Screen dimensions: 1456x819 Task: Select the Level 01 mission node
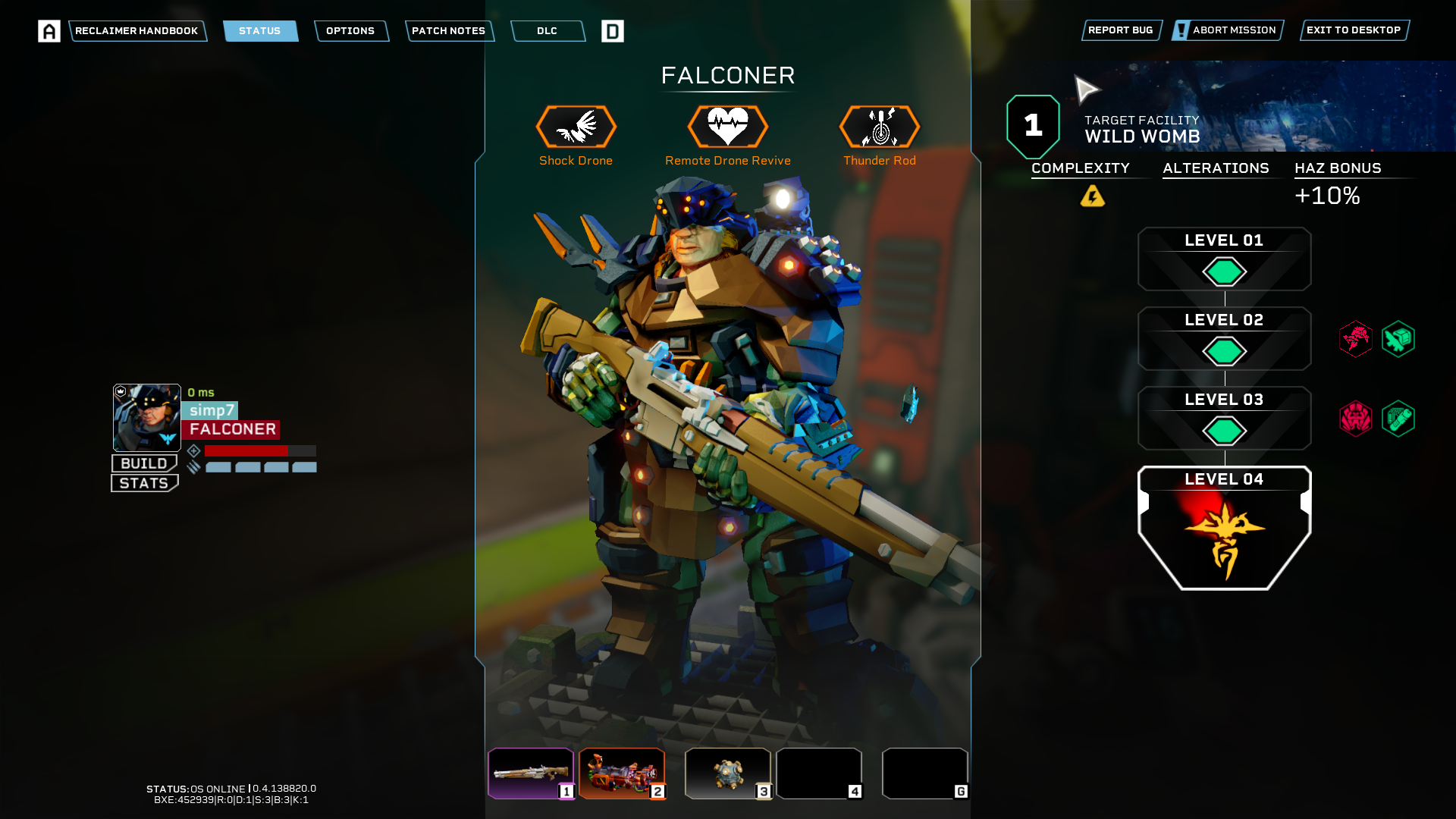(x=1224, y=259)
